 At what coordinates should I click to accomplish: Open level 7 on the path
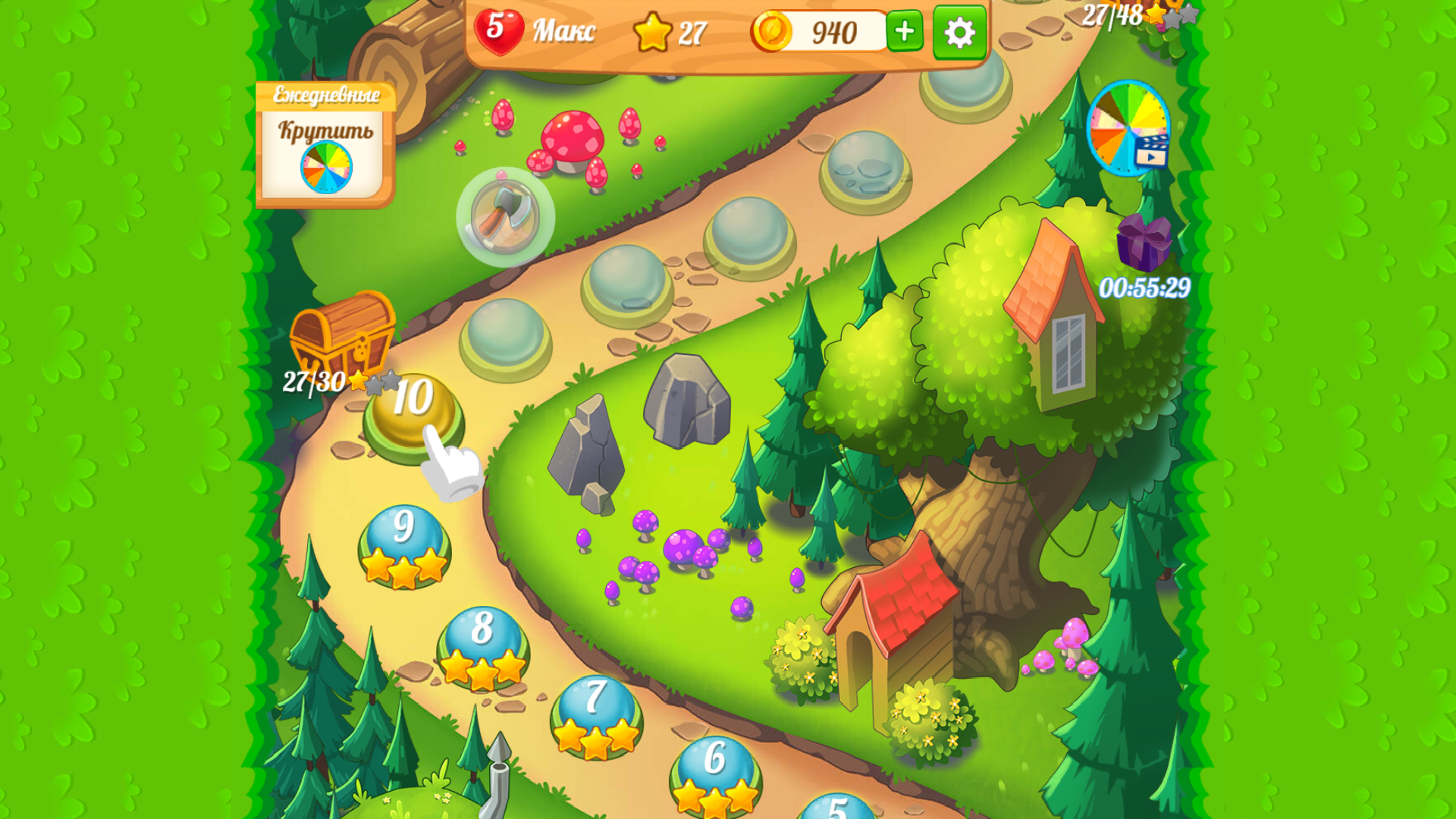point(595,717)
